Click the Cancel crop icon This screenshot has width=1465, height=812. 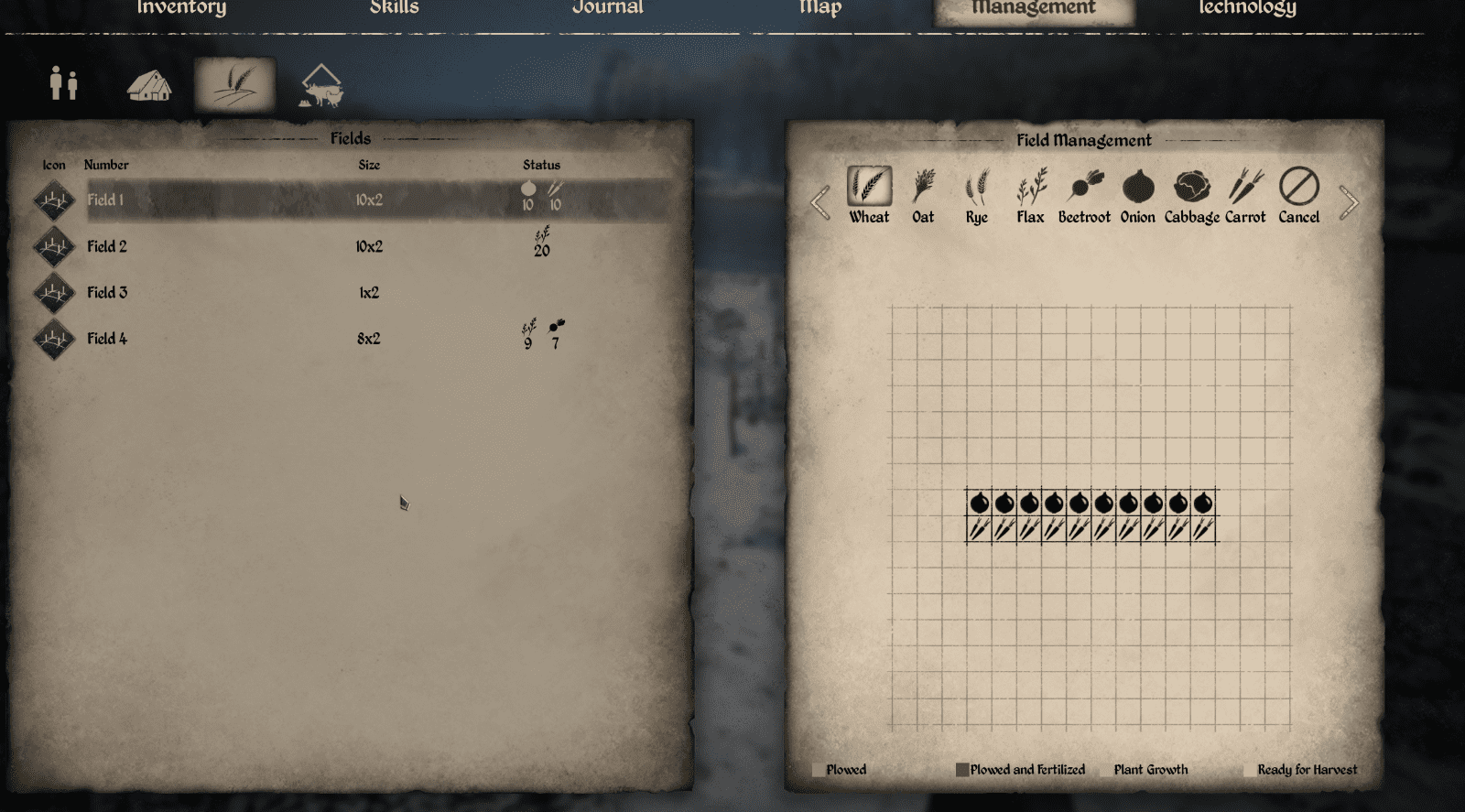1298,190
